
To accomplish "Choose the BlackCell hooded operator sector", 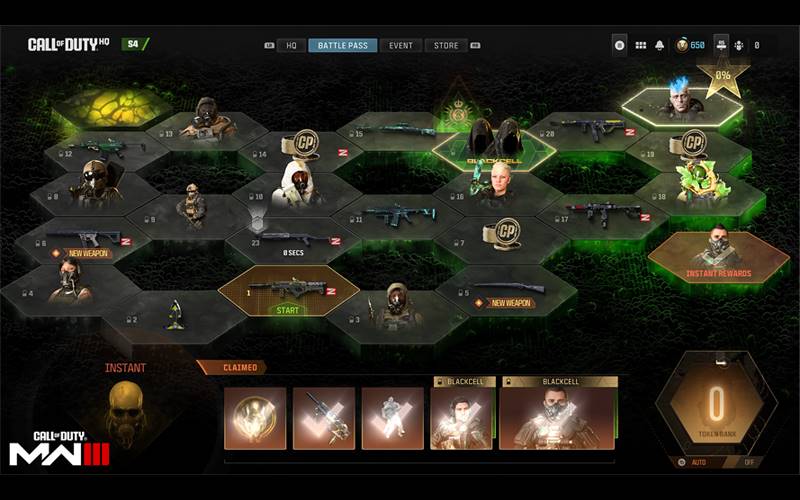I will [493, 144].
